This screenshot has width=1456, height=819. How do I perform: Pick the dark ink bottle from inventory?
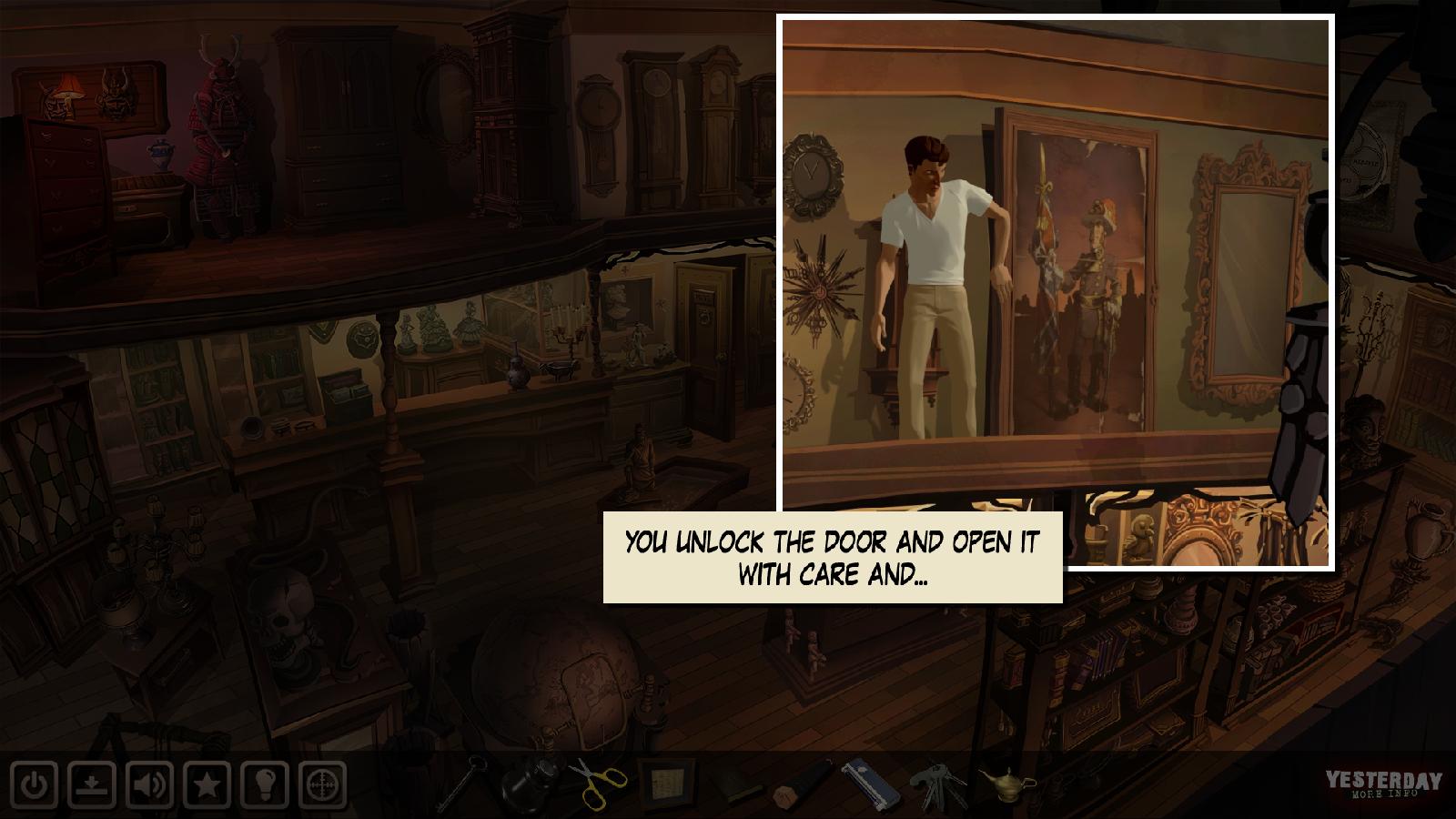point(531,783)
